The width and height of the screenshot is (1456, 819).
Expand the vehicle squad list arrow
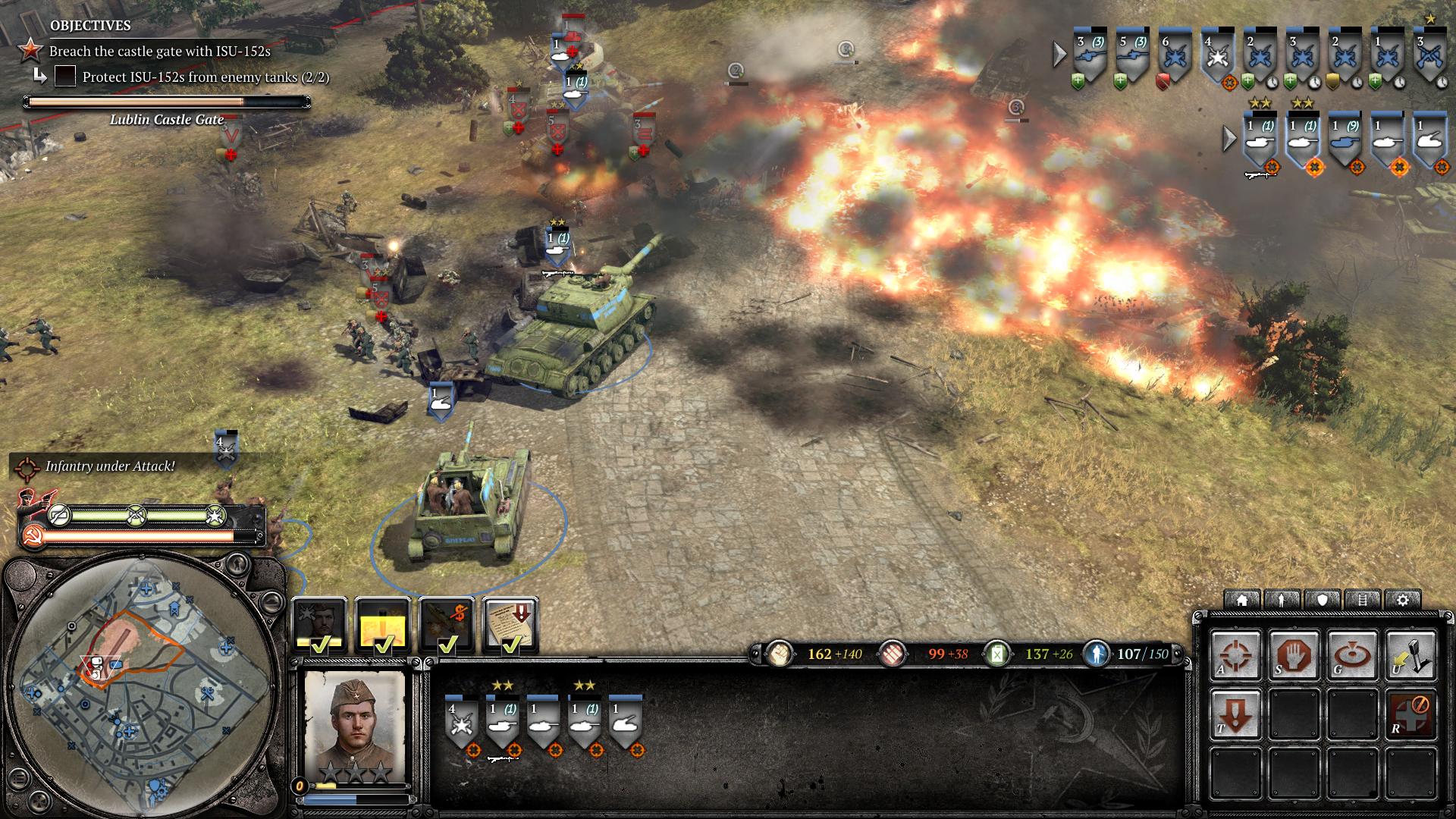tap(1230, 138)
